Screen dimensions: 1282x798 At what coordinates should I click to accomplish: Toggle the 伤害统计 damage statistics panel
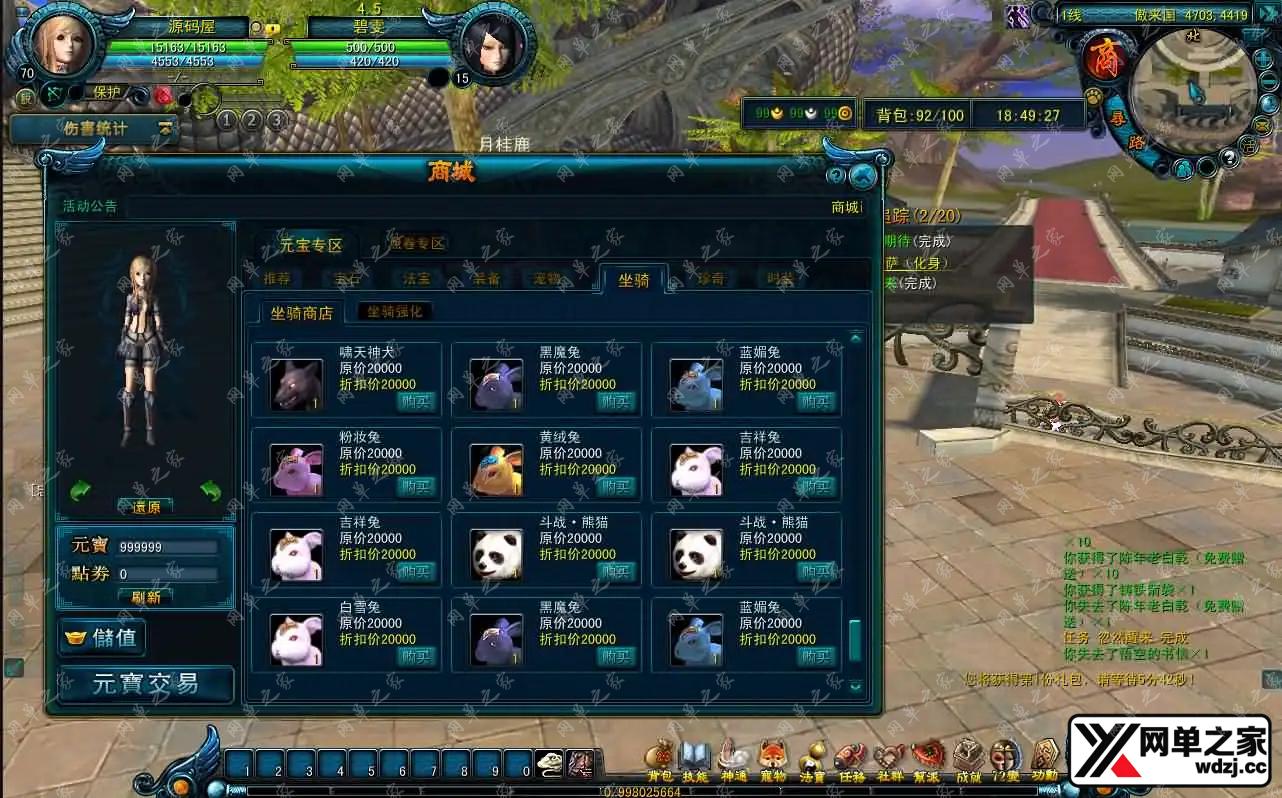pos(95,129)
